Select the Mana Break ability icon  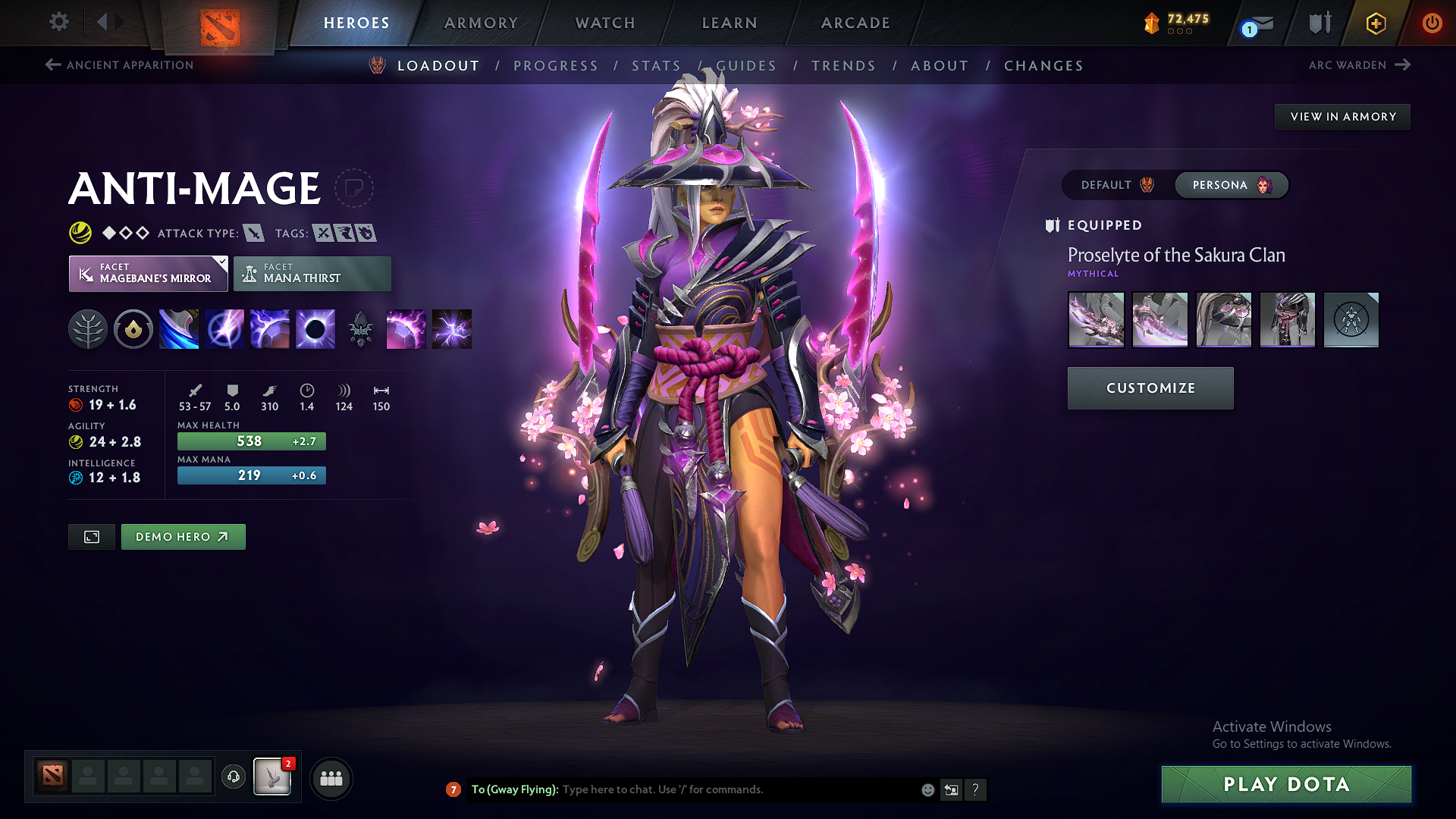point(179,328)
